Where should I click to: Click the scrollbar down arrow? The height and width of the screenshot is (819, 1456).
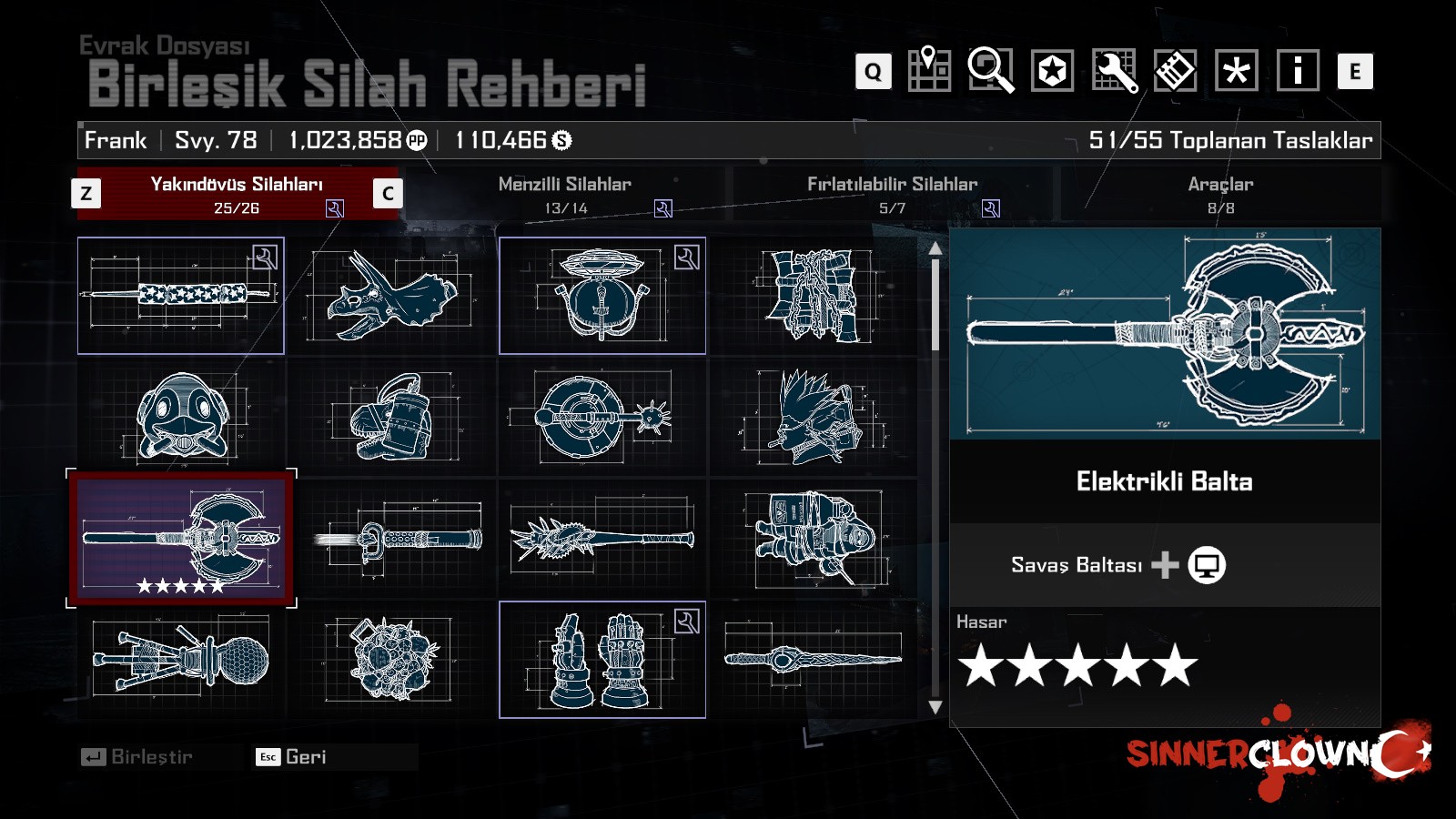tap(935, 707)
